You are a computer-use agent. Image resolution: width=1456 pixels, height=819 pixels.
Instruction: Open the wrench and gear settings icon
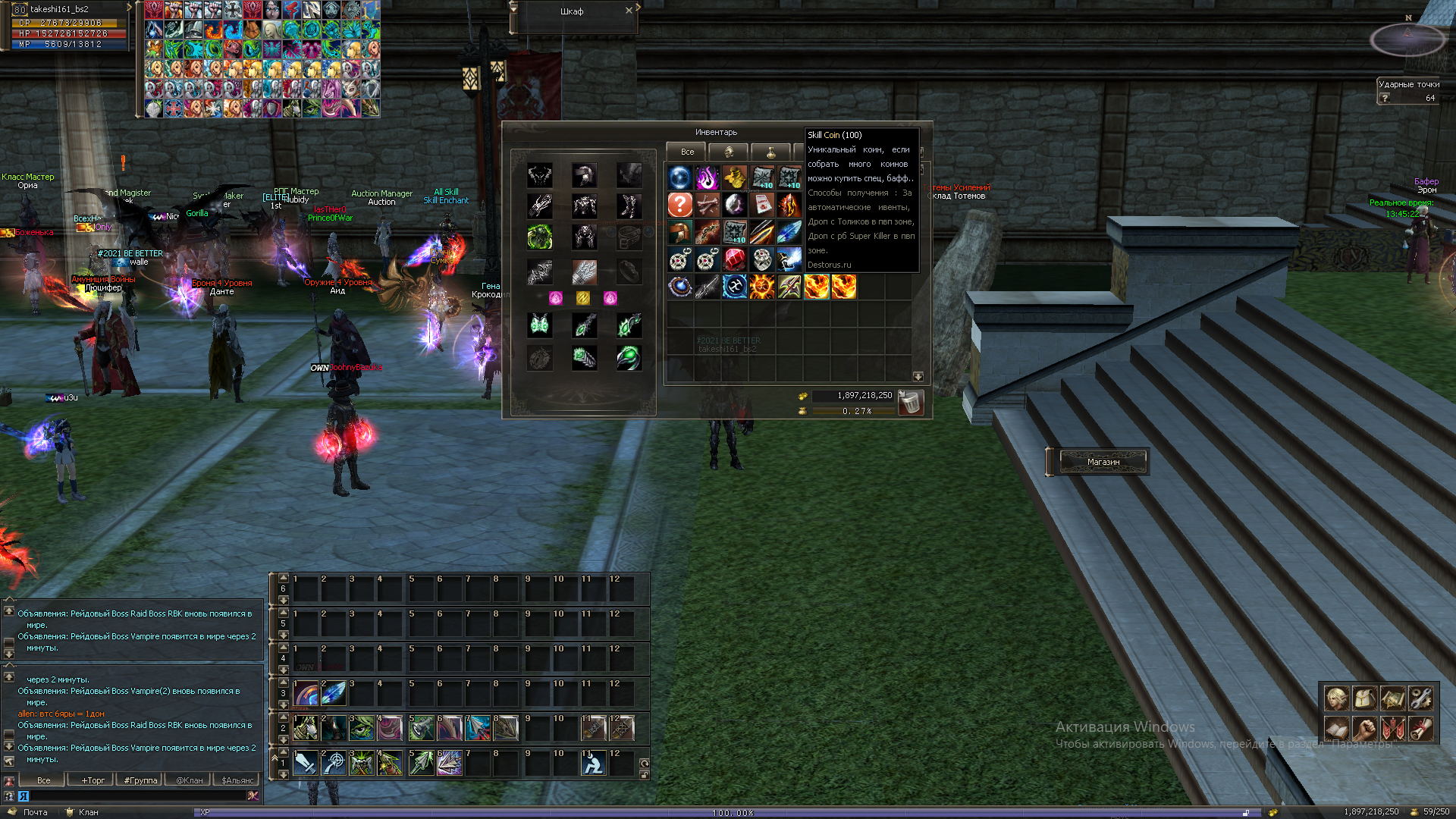(x=1421, y=697)
